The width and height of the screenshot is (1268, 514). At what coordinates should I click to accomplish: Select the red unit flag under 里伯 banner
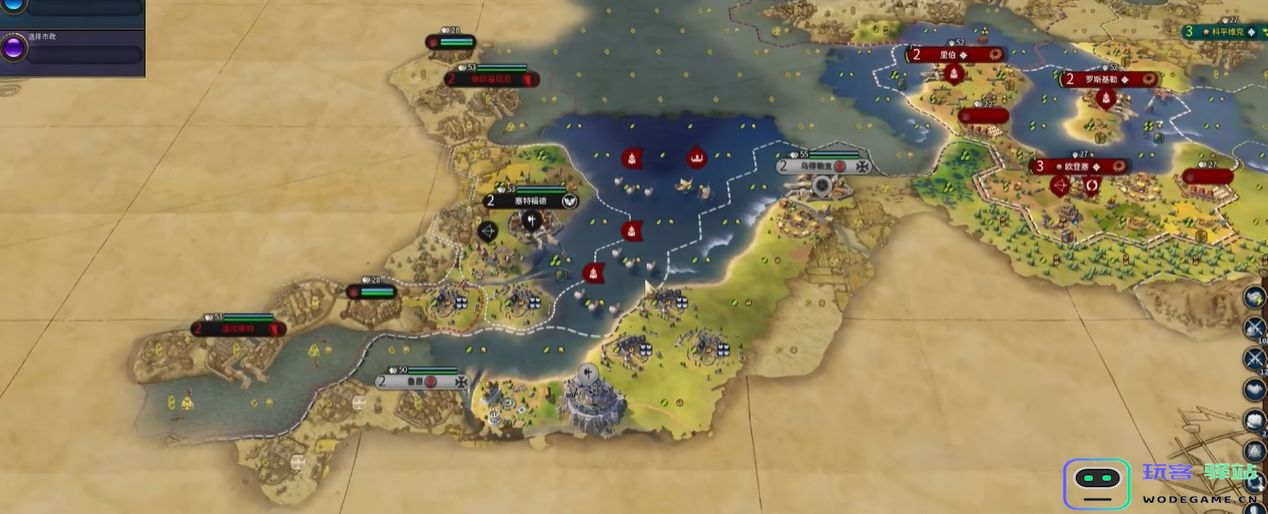955,74
